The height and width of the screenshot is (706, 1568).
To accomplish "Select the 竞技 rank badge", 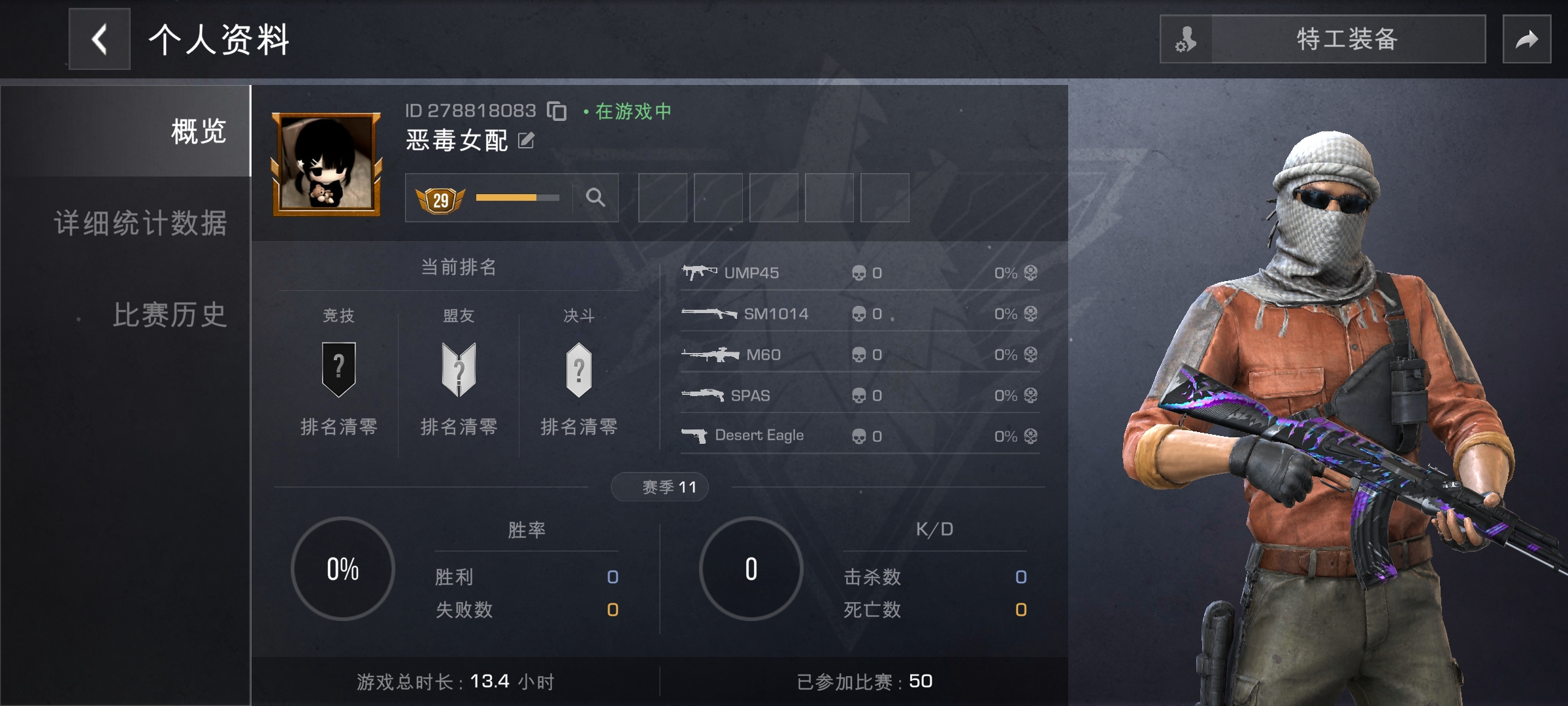I will (338, 369).
